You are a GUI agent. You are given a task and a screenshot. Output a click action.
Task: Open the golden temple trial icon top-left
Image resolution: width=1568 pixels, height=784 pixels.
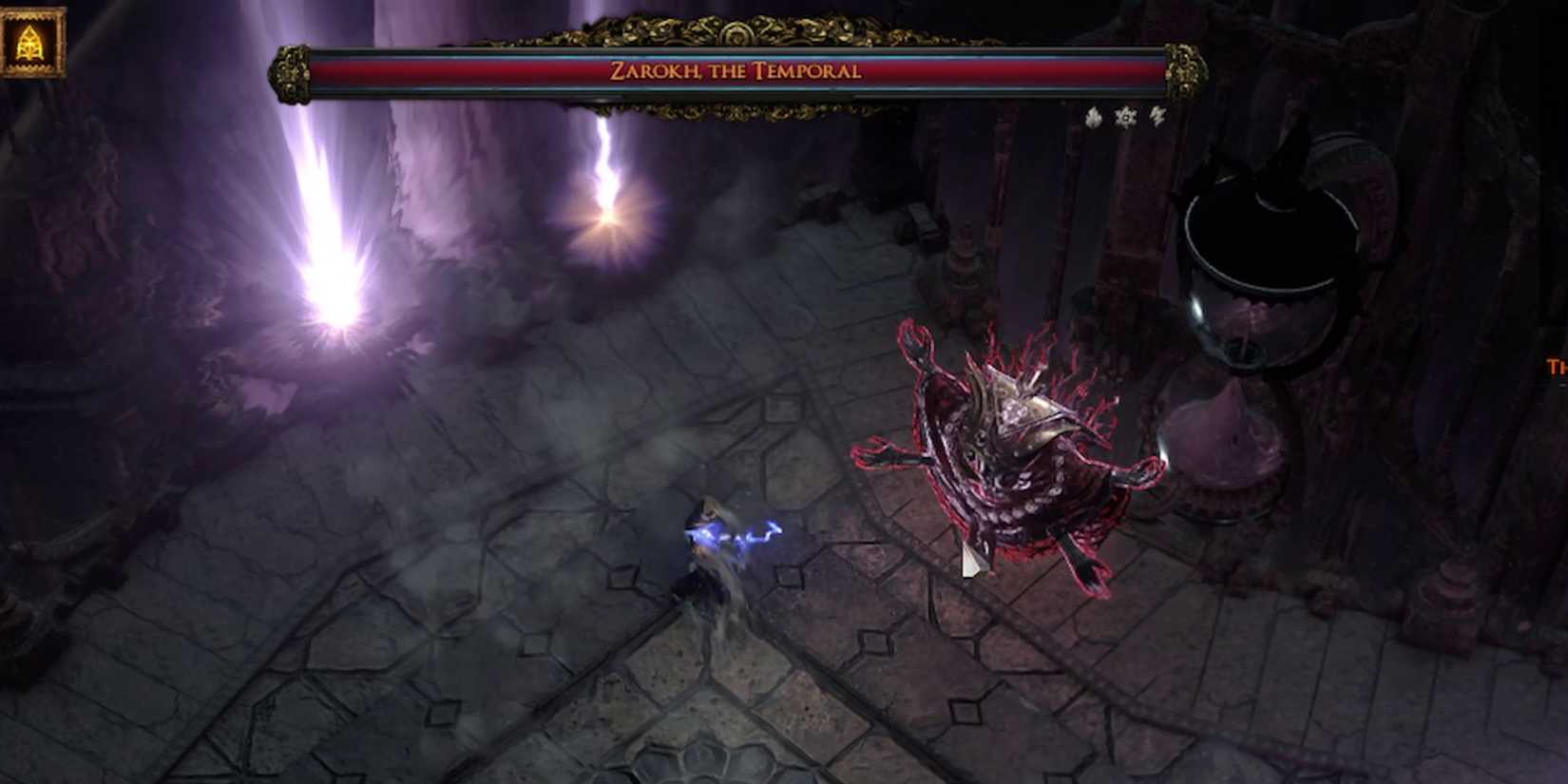click(32, 38)
